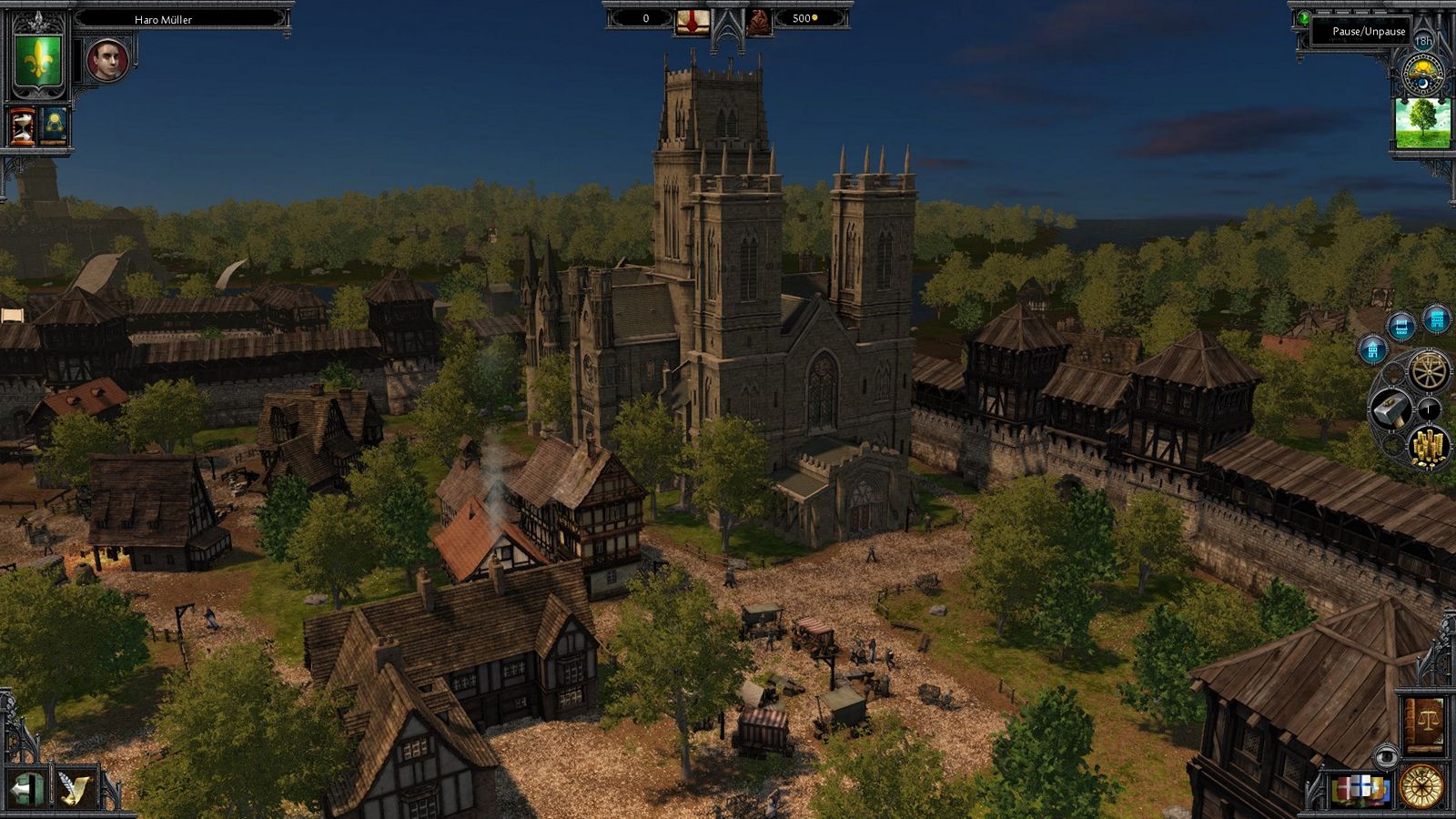Open the fleur-de-lis family coat of arms
Image resolution: width=1456 pixels, height=819 pixels.
pos(37,61)
